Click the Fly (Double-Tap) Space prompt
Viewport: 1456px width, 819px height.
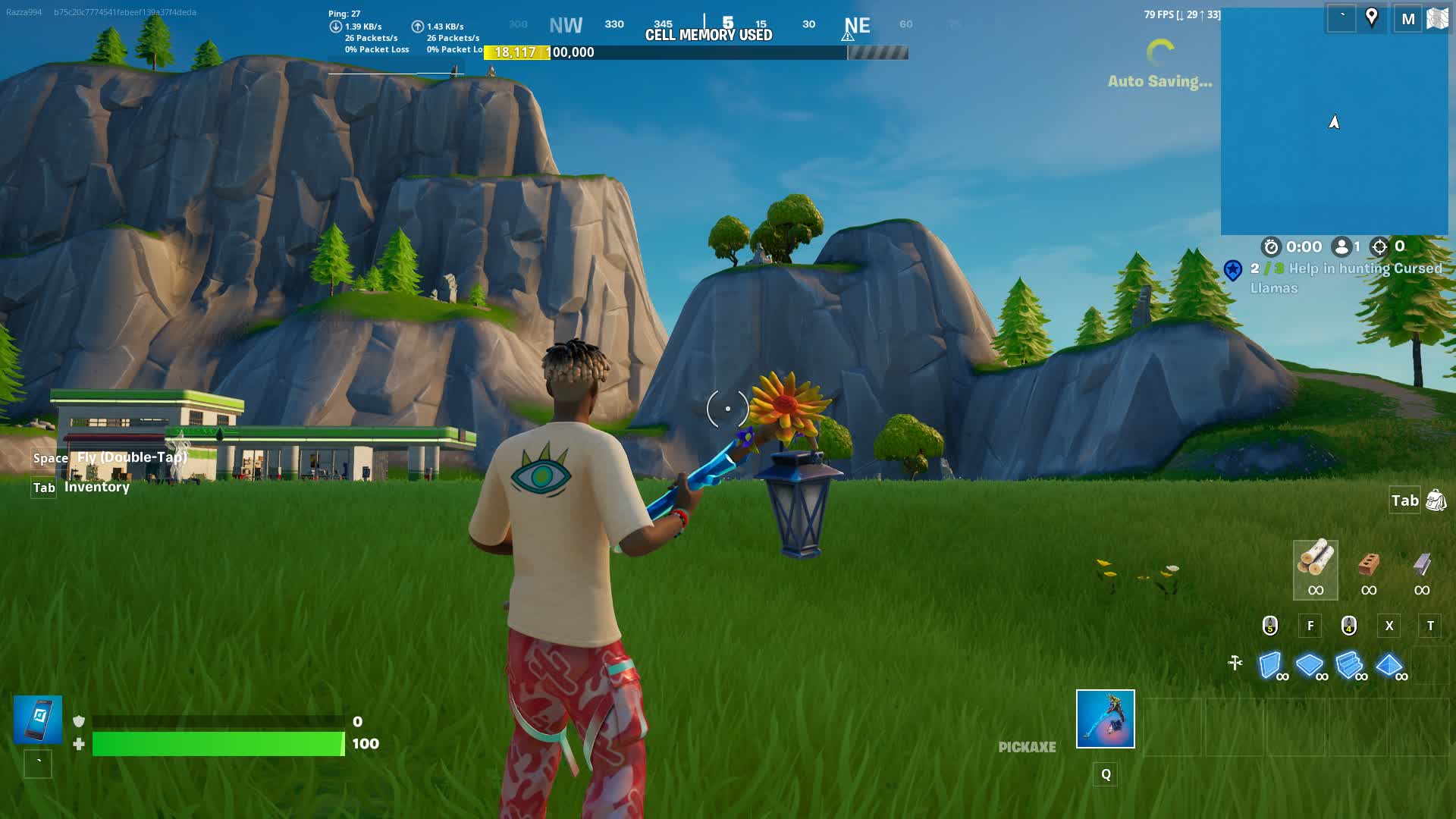click(106, 458)
